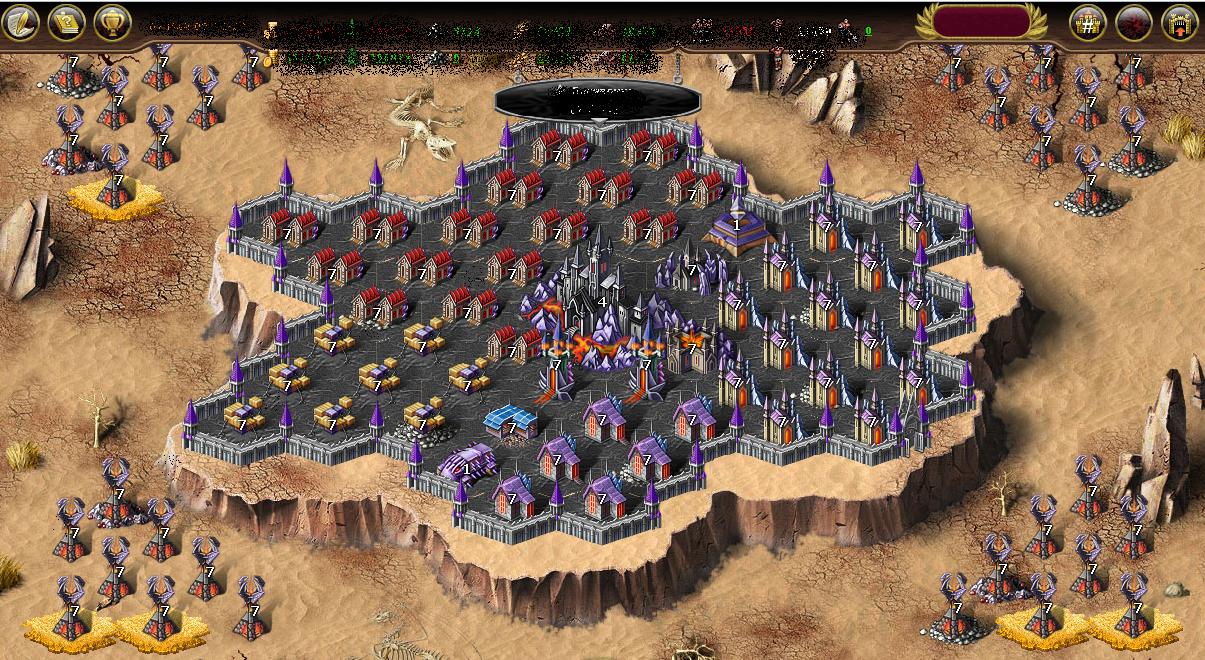Click the dark red laurel wreath banner

tap(981, 21)
